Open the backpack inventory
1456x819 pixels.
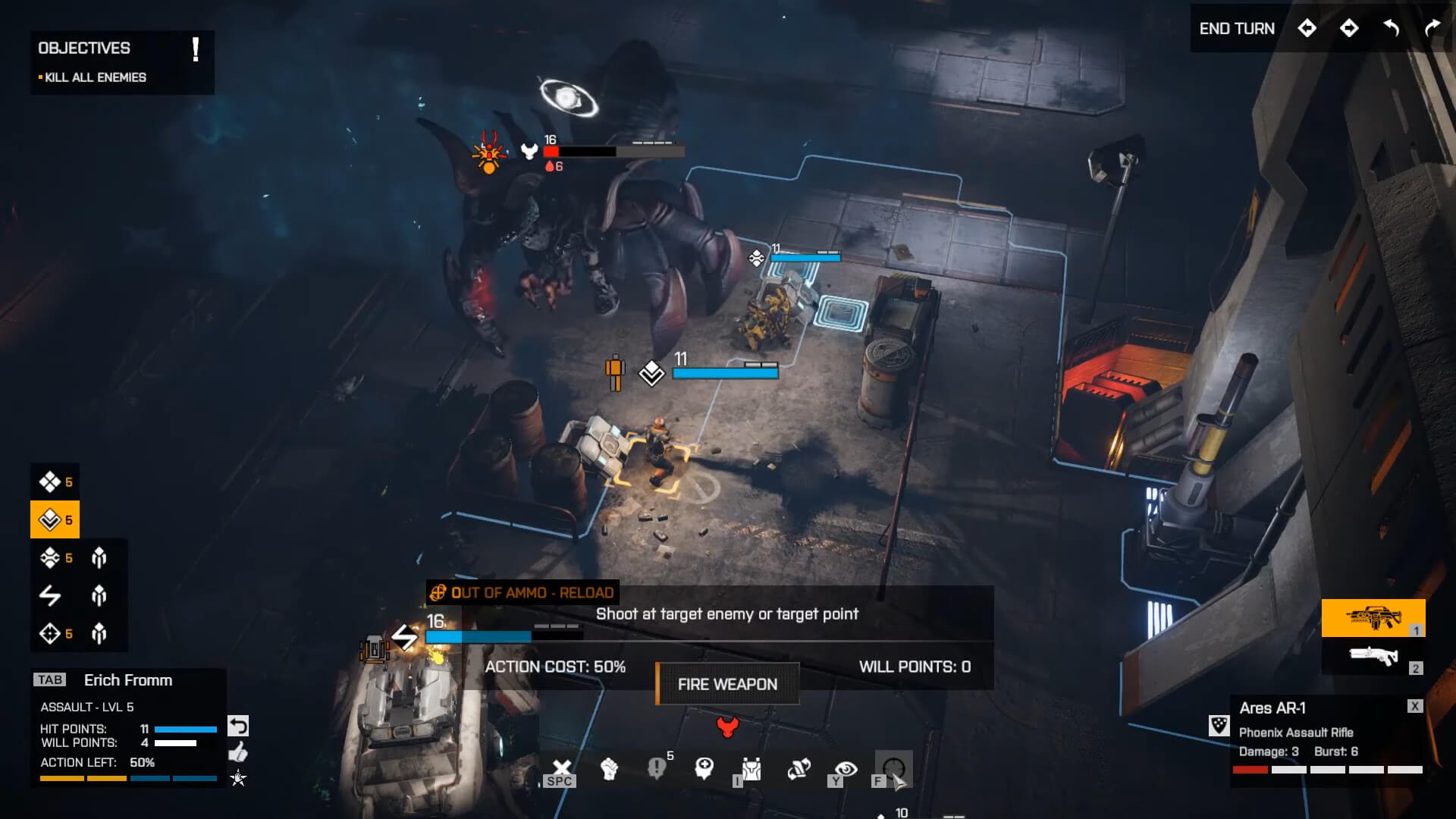click(x=751, y=770)
